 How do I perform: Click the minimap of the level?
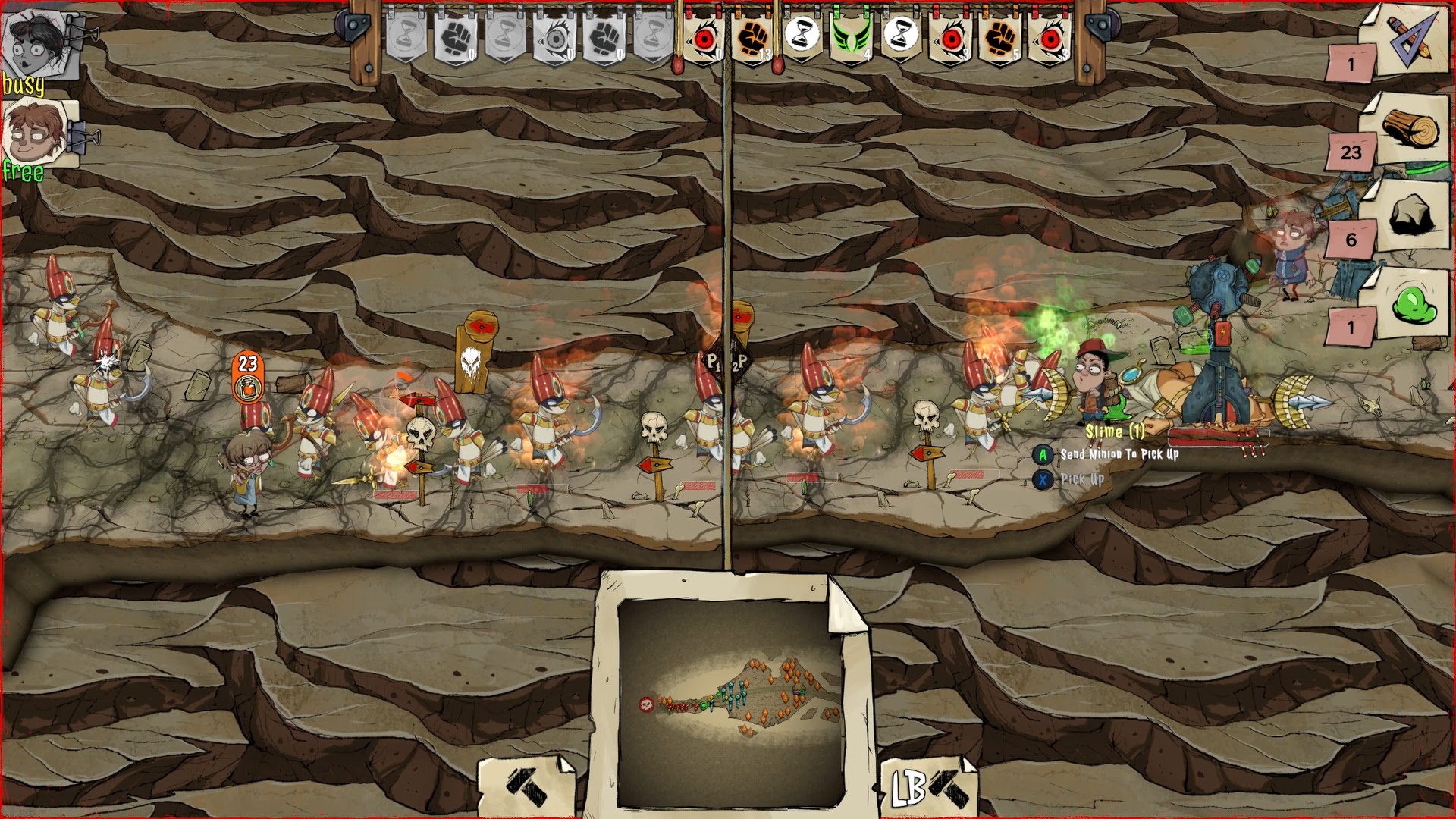pos(730,701)
